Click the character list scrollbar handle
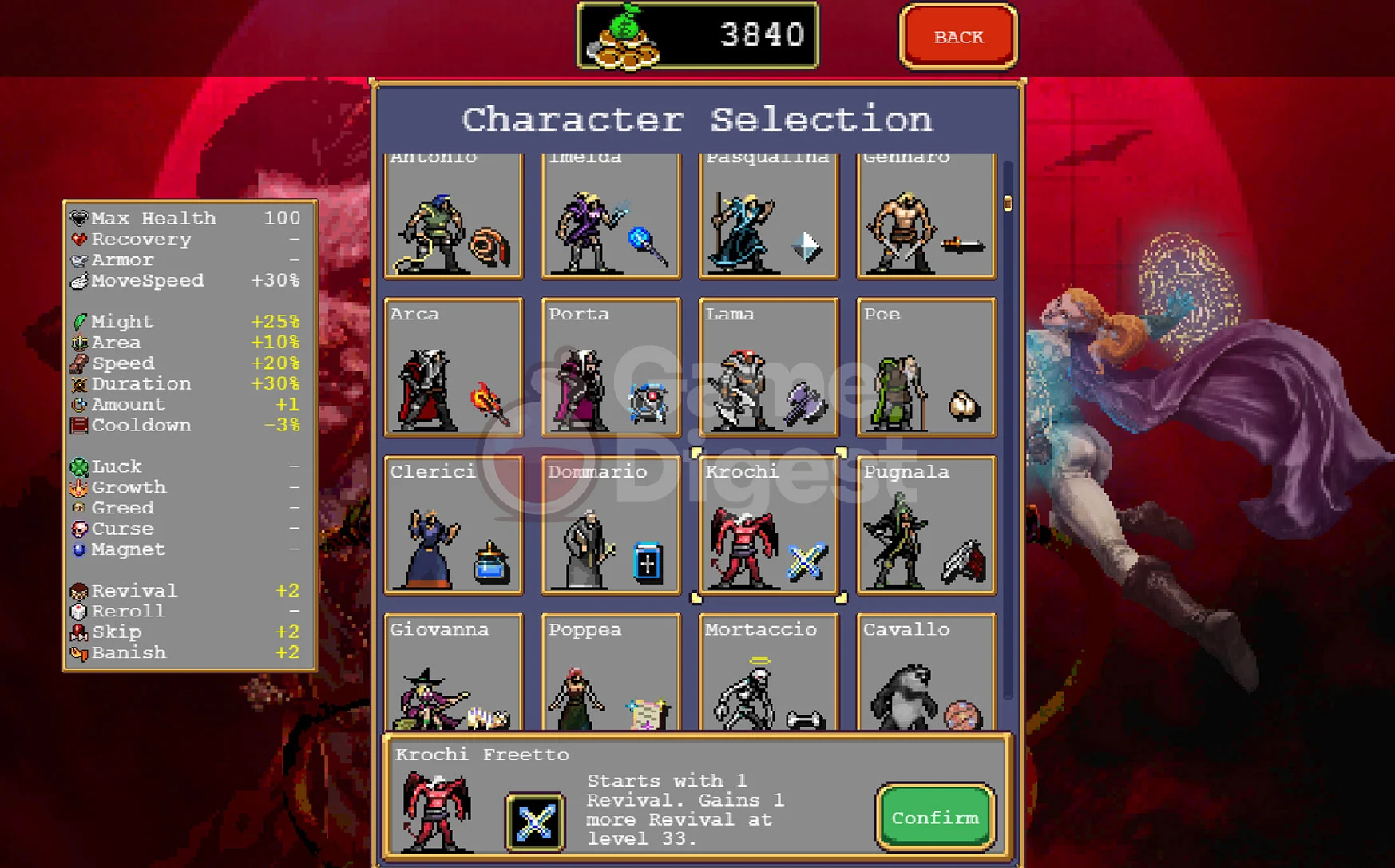1395x868 pixels. point(1008,203)
